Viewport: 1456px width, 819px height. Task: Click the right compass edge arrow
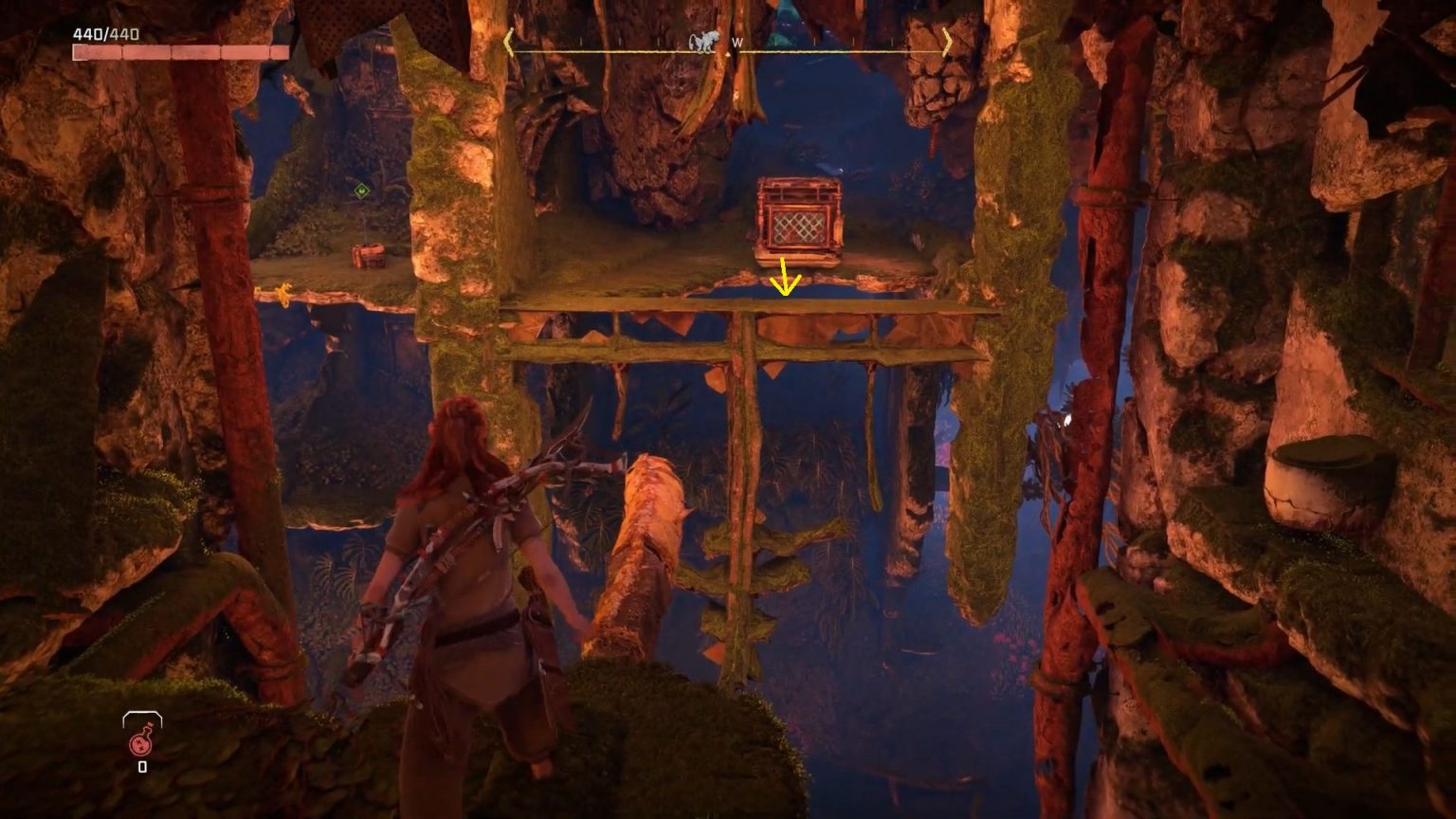[x=946, y=40]
